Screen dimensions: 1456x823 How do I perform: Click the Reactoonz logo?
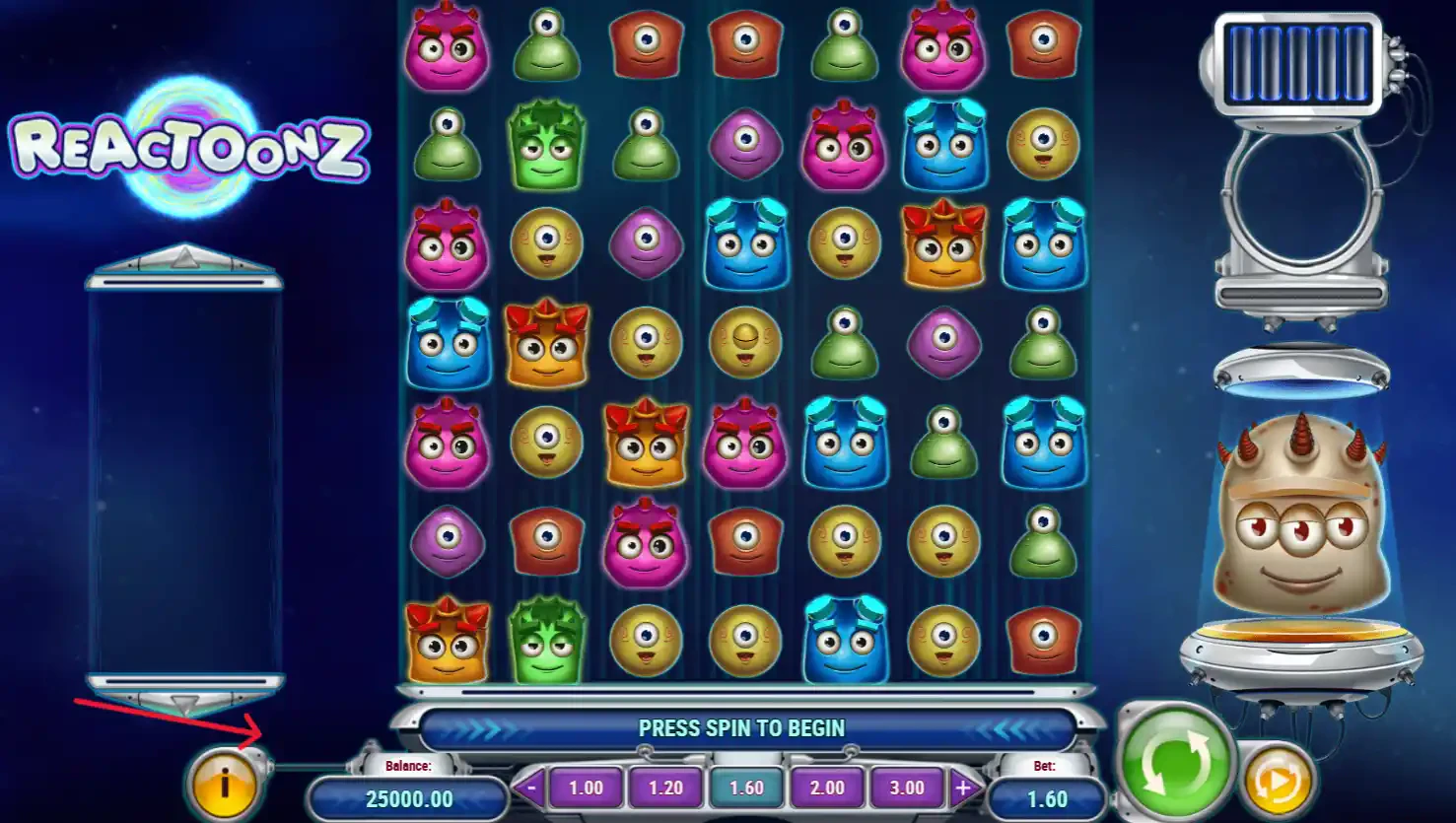tap(187, 148)
